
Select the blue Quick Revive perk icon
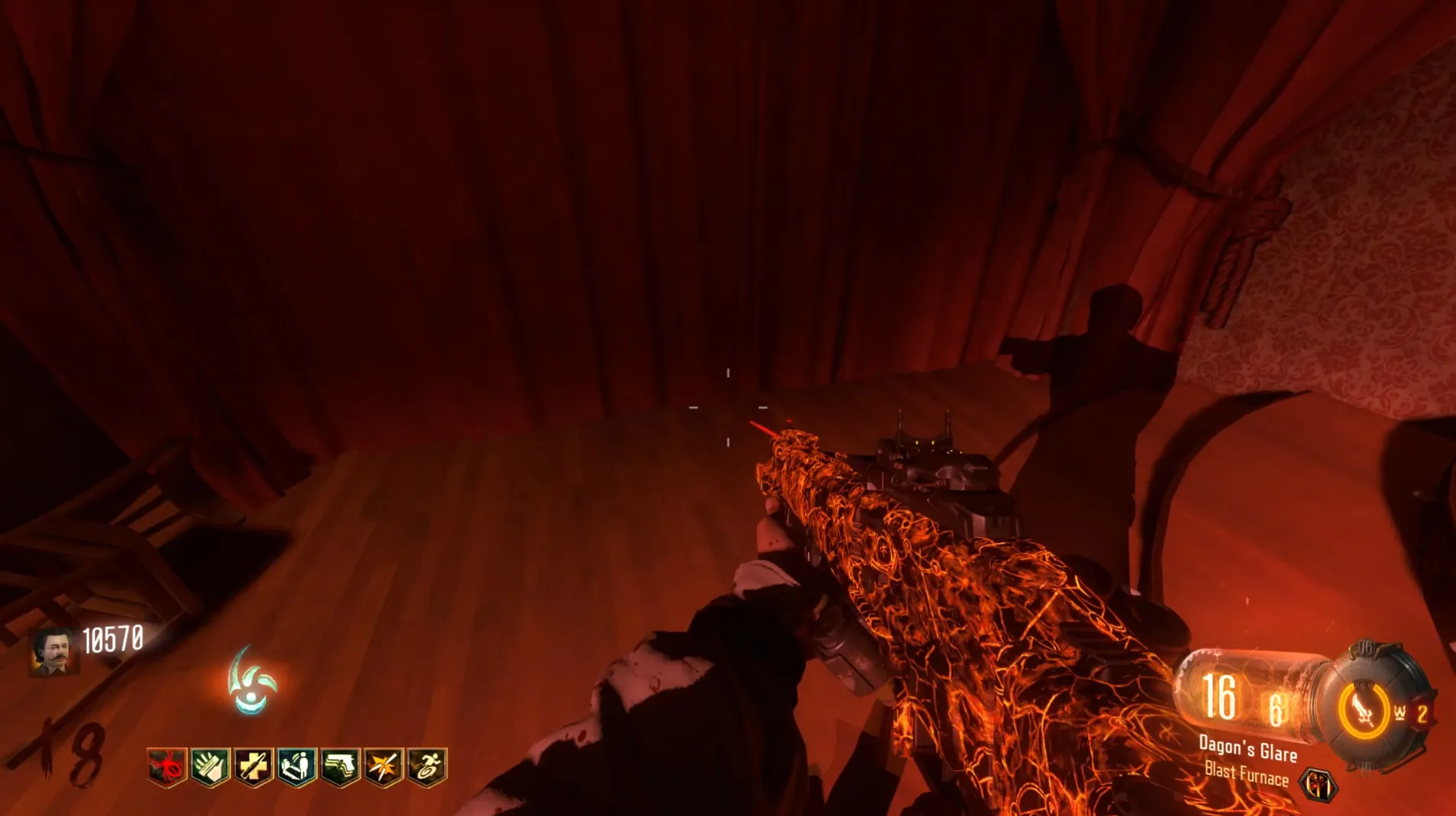click(x=297, y=766)
